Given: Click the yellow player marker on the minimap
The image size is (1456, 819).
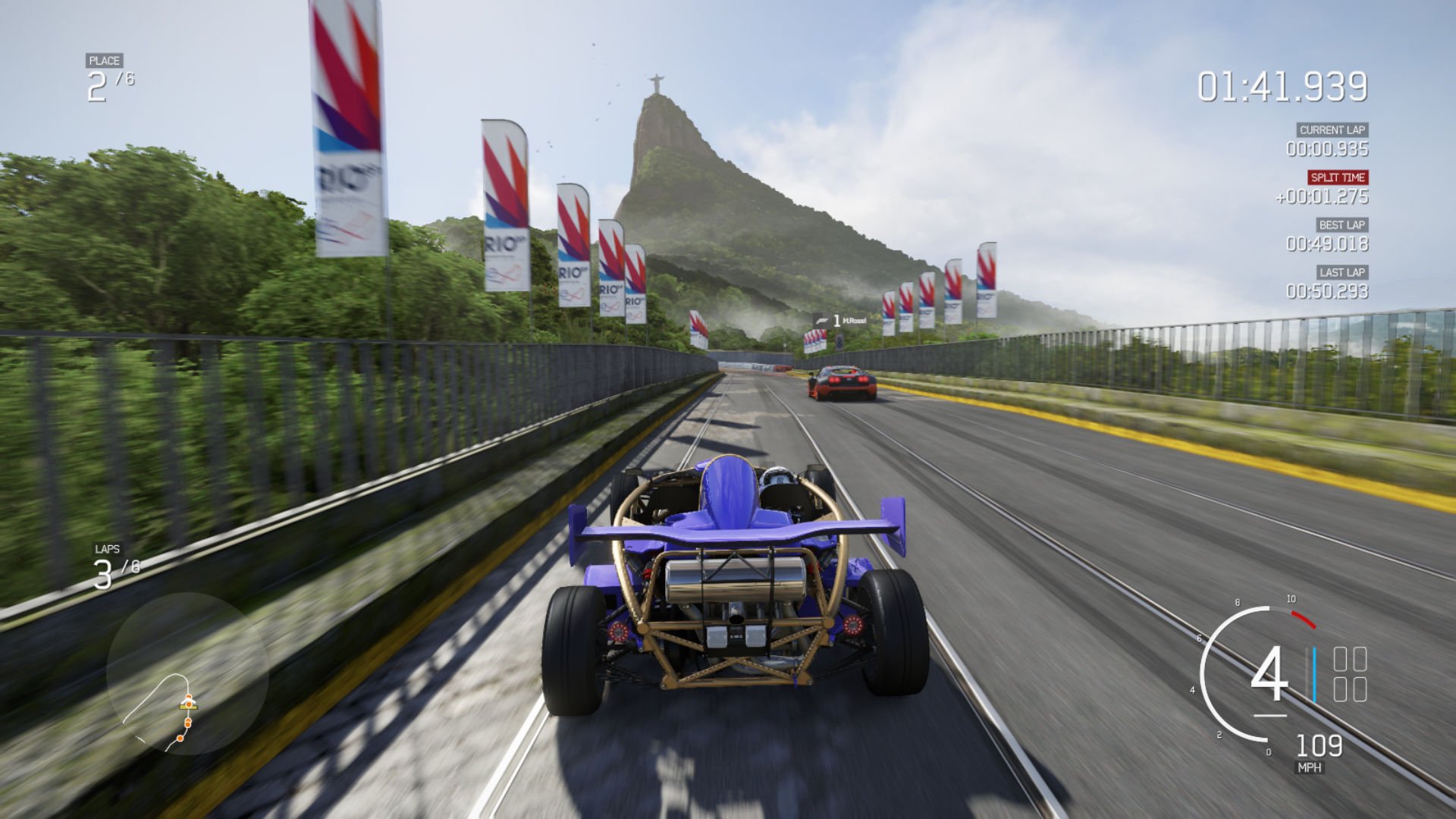Looking at the screenshot, I should (187, 705).
